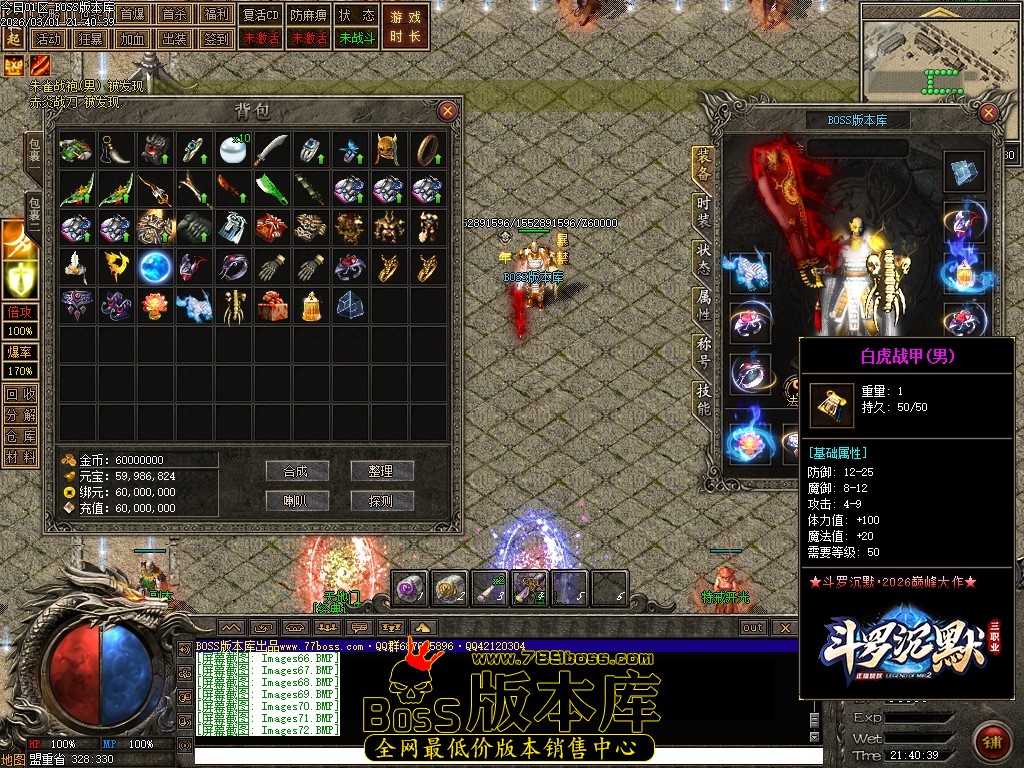Select the white pearl item stack
This screenshot has height=768, width=1024.
pyautogui.click(x=232, y=150)
